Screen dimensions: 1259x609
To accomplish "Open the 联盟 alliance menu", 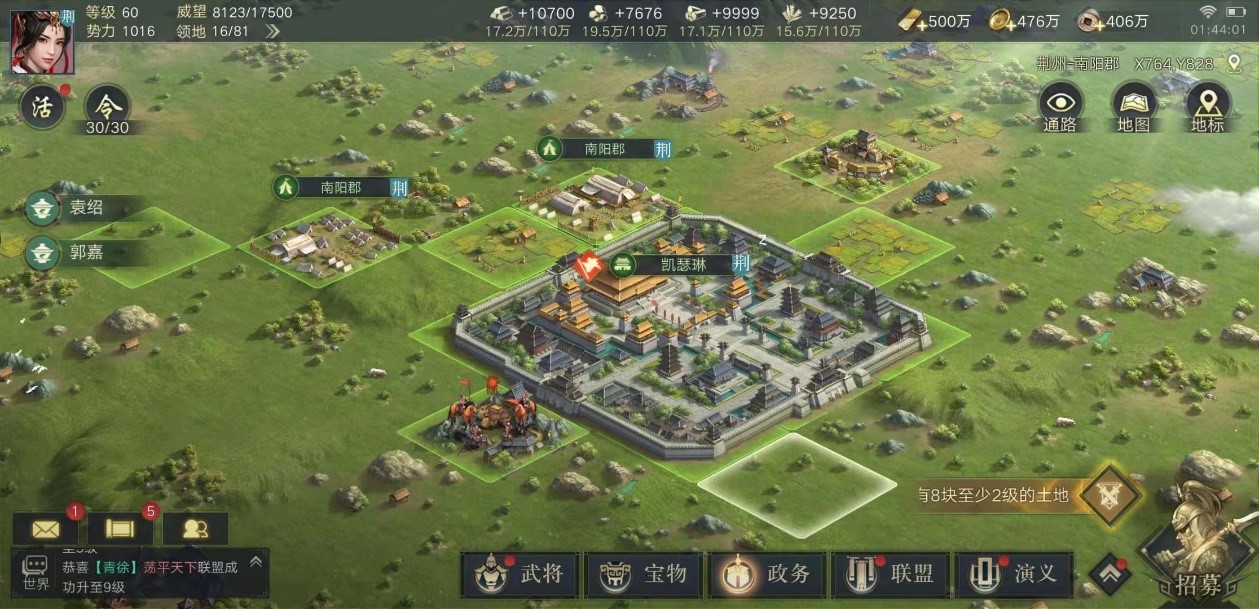I will [x=891, y=575].
